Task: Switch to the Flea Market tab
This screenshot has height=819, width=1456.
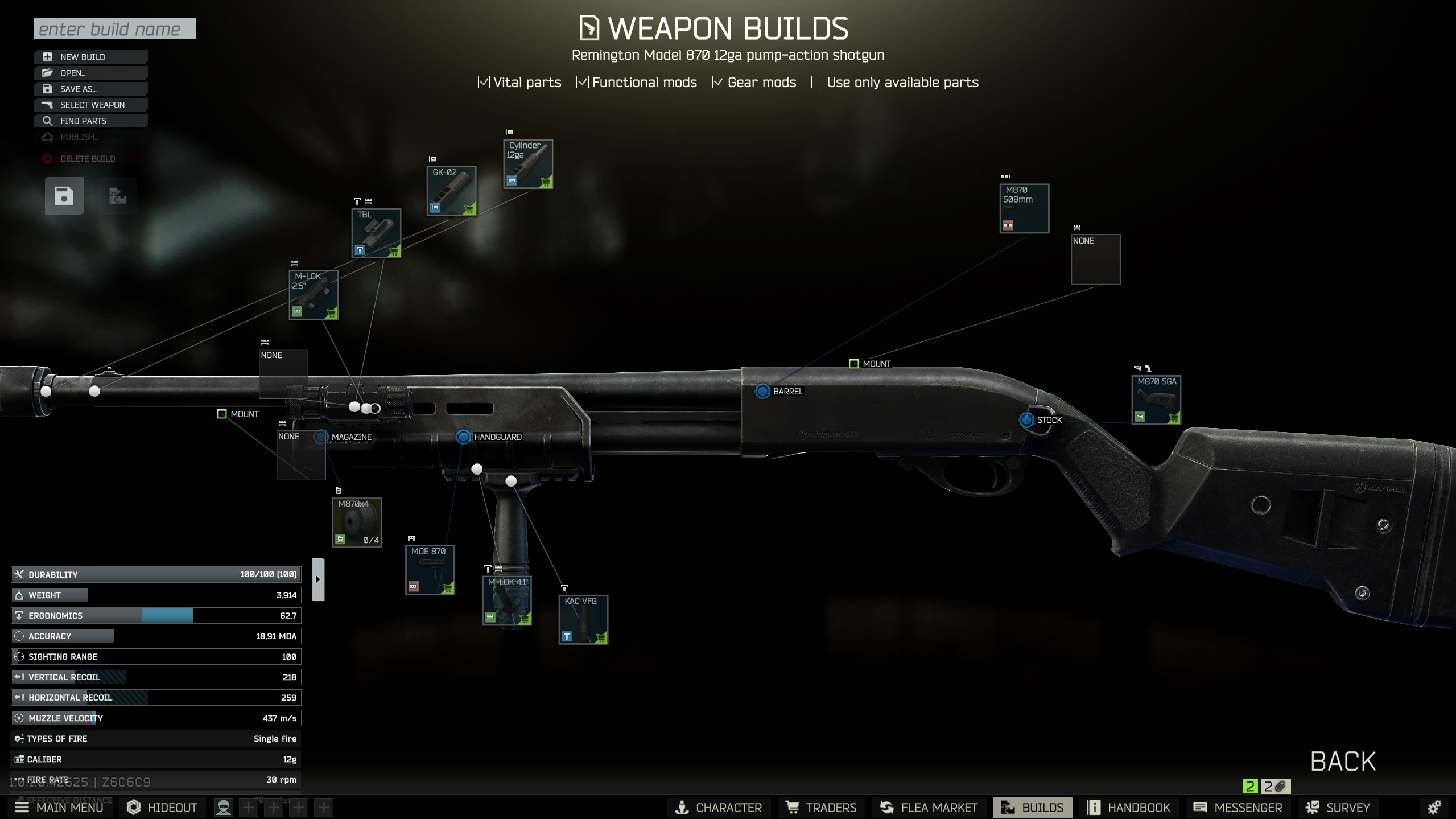Action: [x=929, y=807]
